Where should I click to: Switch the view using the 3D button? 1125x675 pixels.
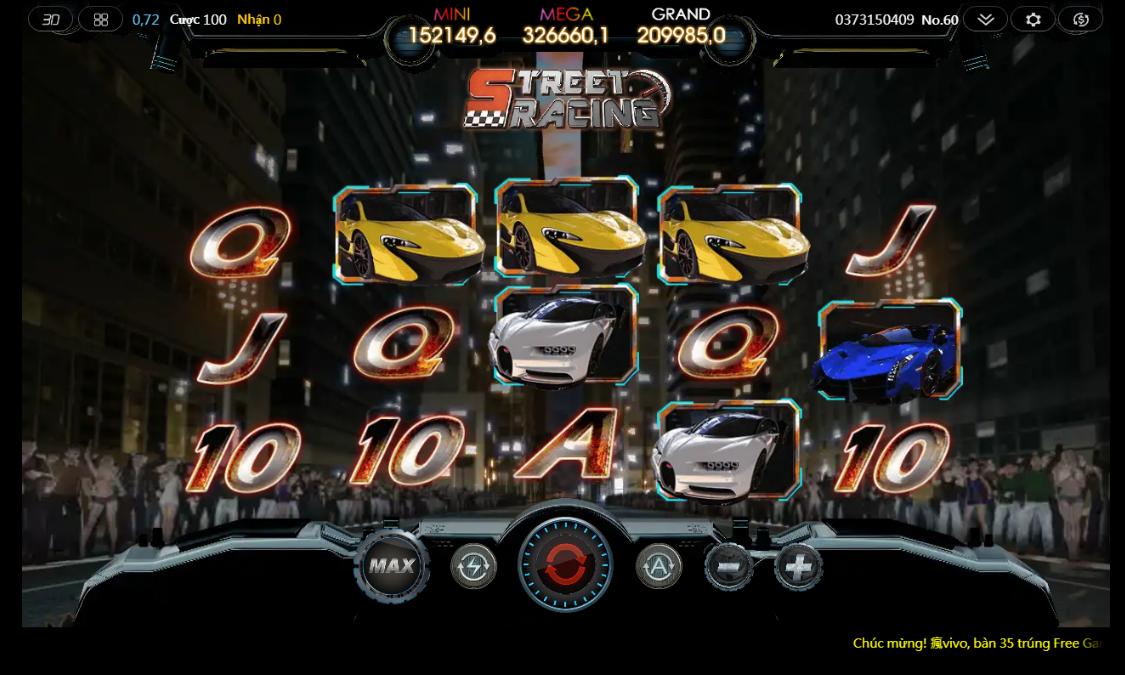(x=51, y=19)
